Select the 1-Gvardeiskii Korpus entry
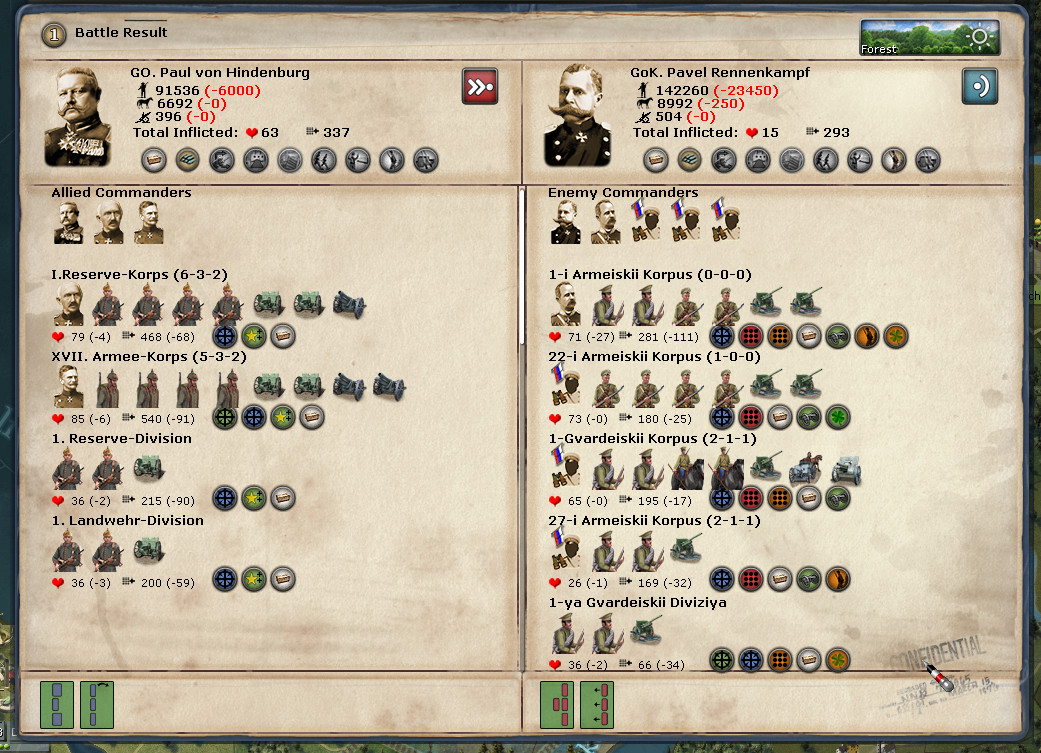 click(x=652, y=438)
